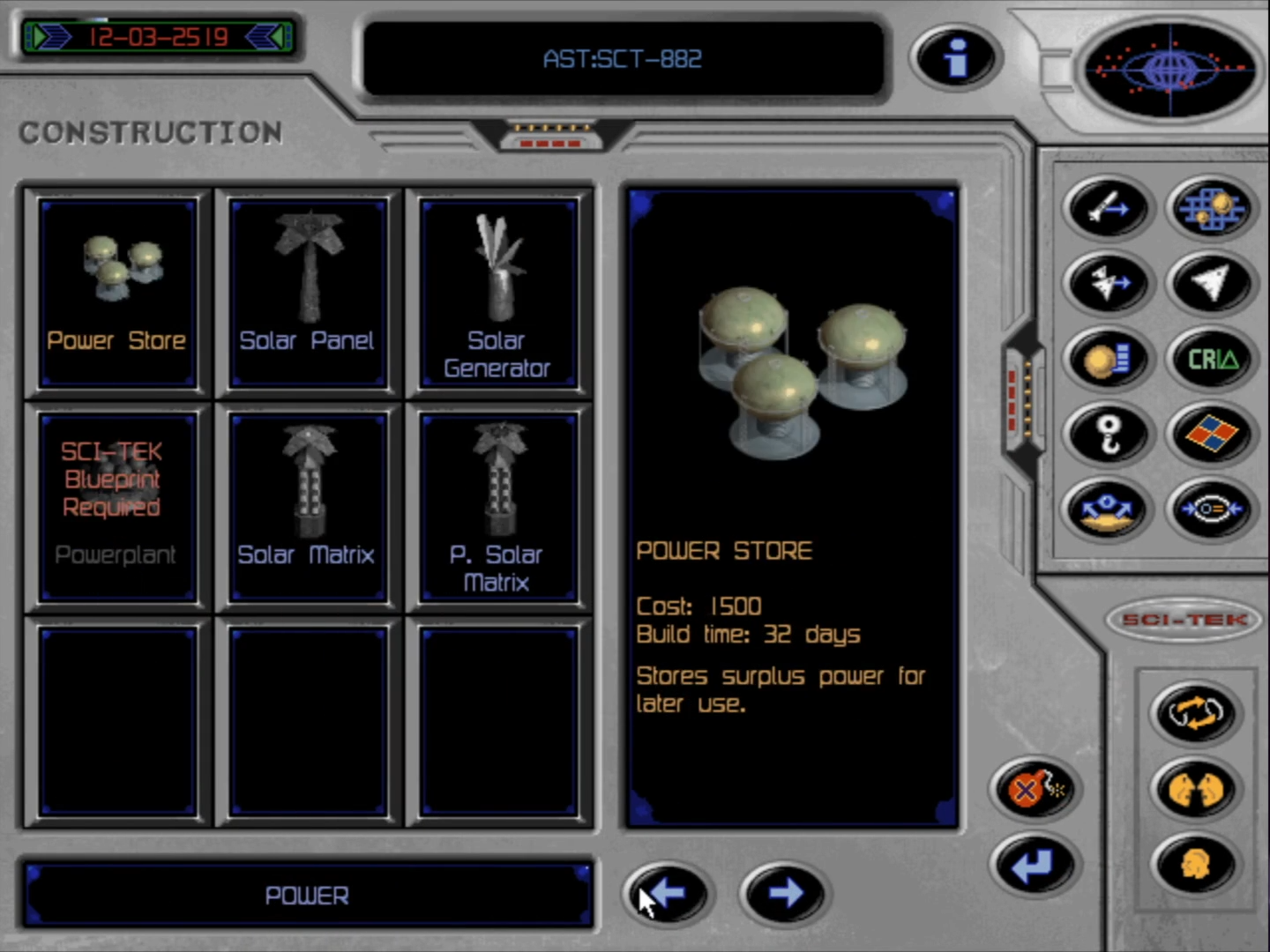Open the blue information button

pos(955,58)
